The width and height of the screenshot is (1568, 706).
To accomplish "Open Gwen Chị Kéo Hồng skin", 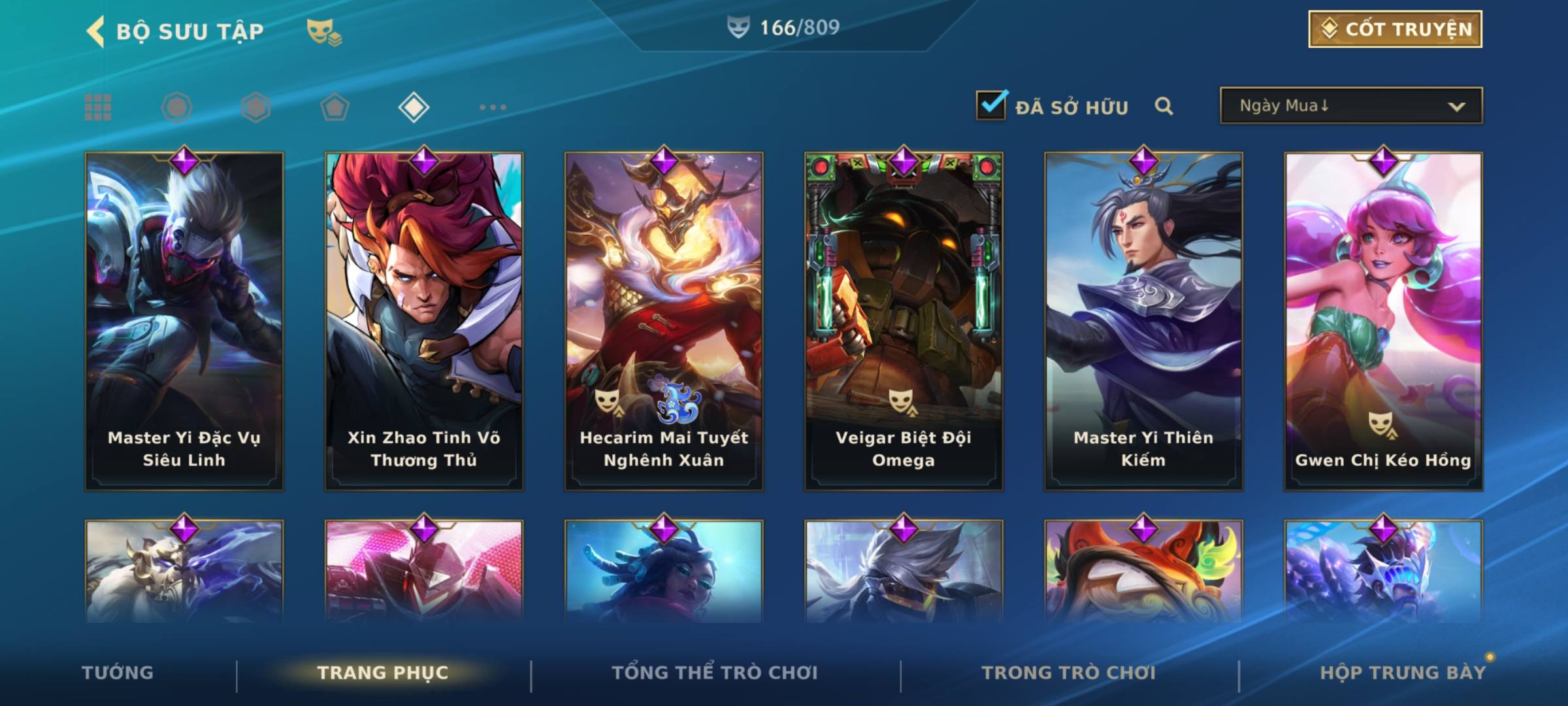I will pos(1383,320).
